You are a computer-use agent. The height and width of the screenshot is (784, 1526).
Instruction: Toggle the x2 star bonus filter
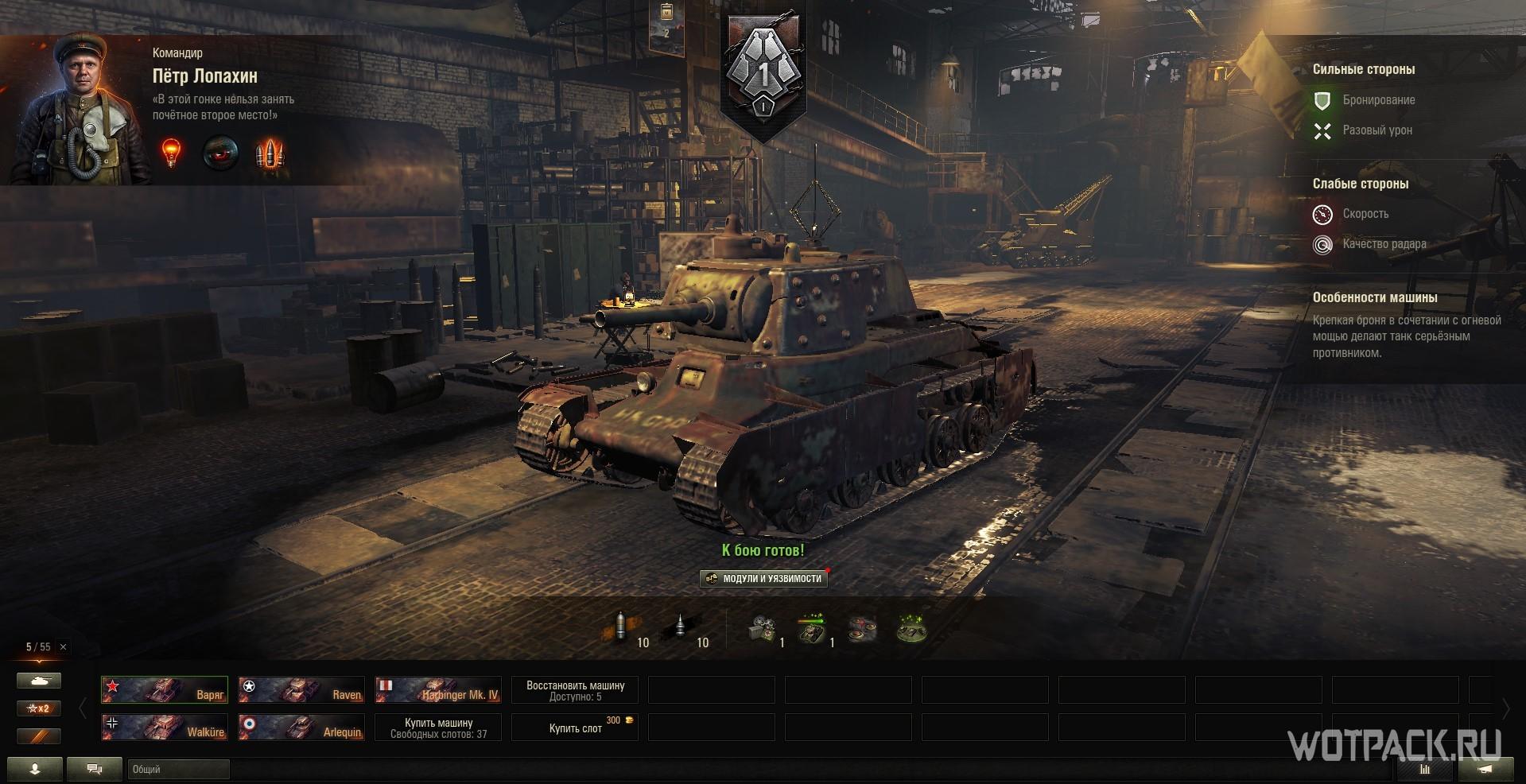click(x=39, y=708)
